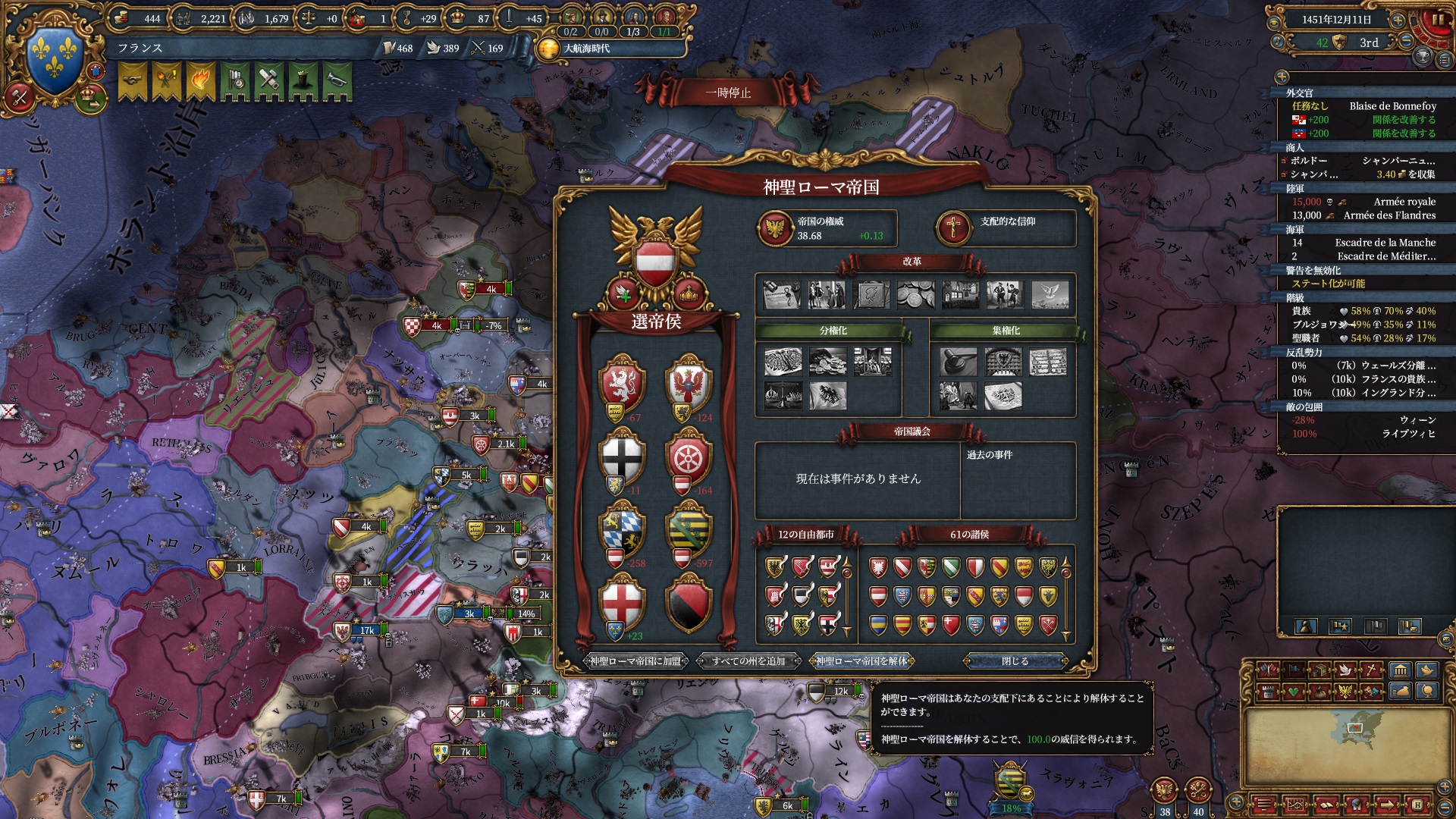Close the Holy Roman Empire window via 閉じる
Viewport: 1456px width, 819px height.
click(1015, 661)
